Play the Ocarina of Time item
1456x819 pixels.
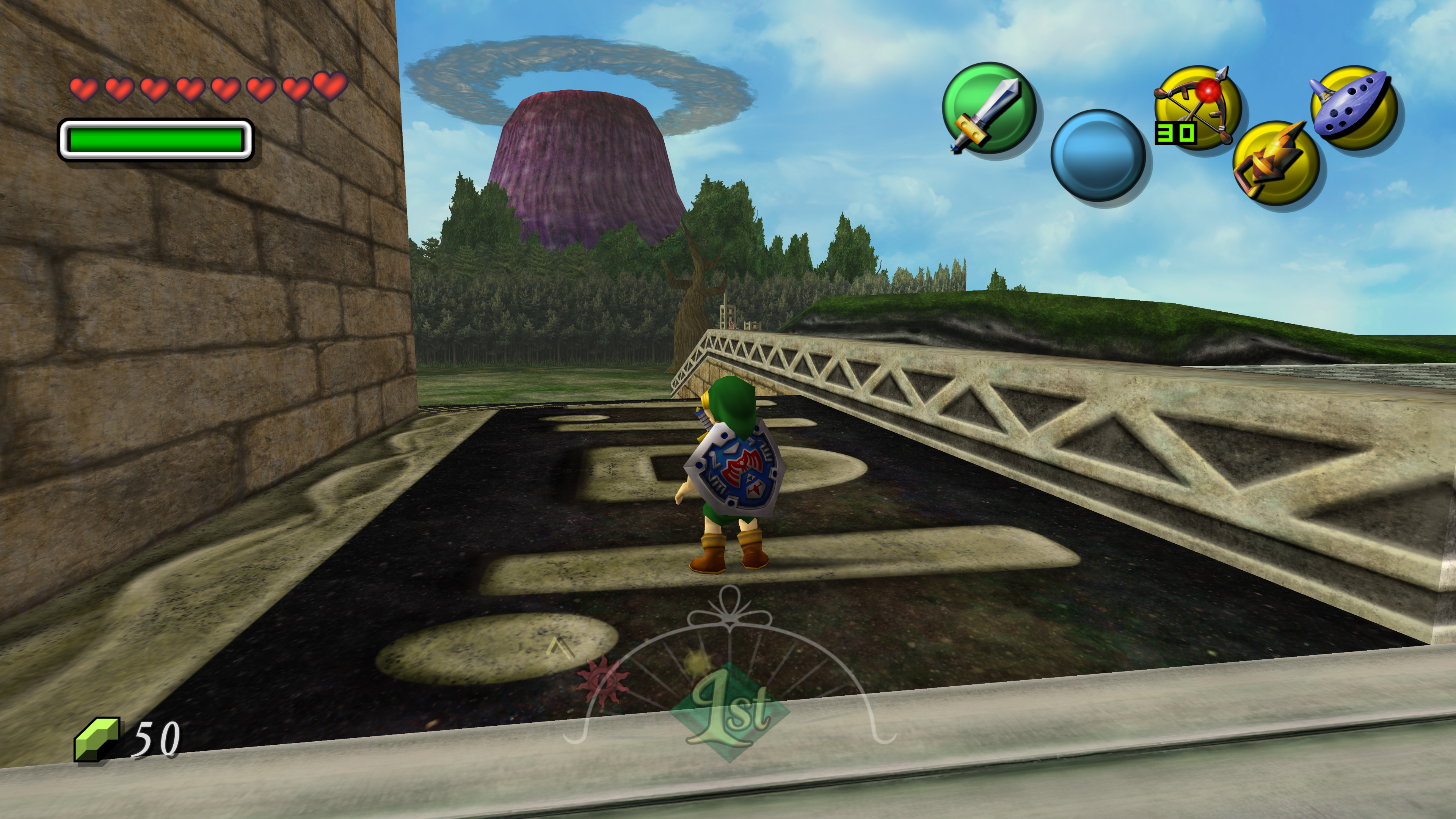point(1354,107)
